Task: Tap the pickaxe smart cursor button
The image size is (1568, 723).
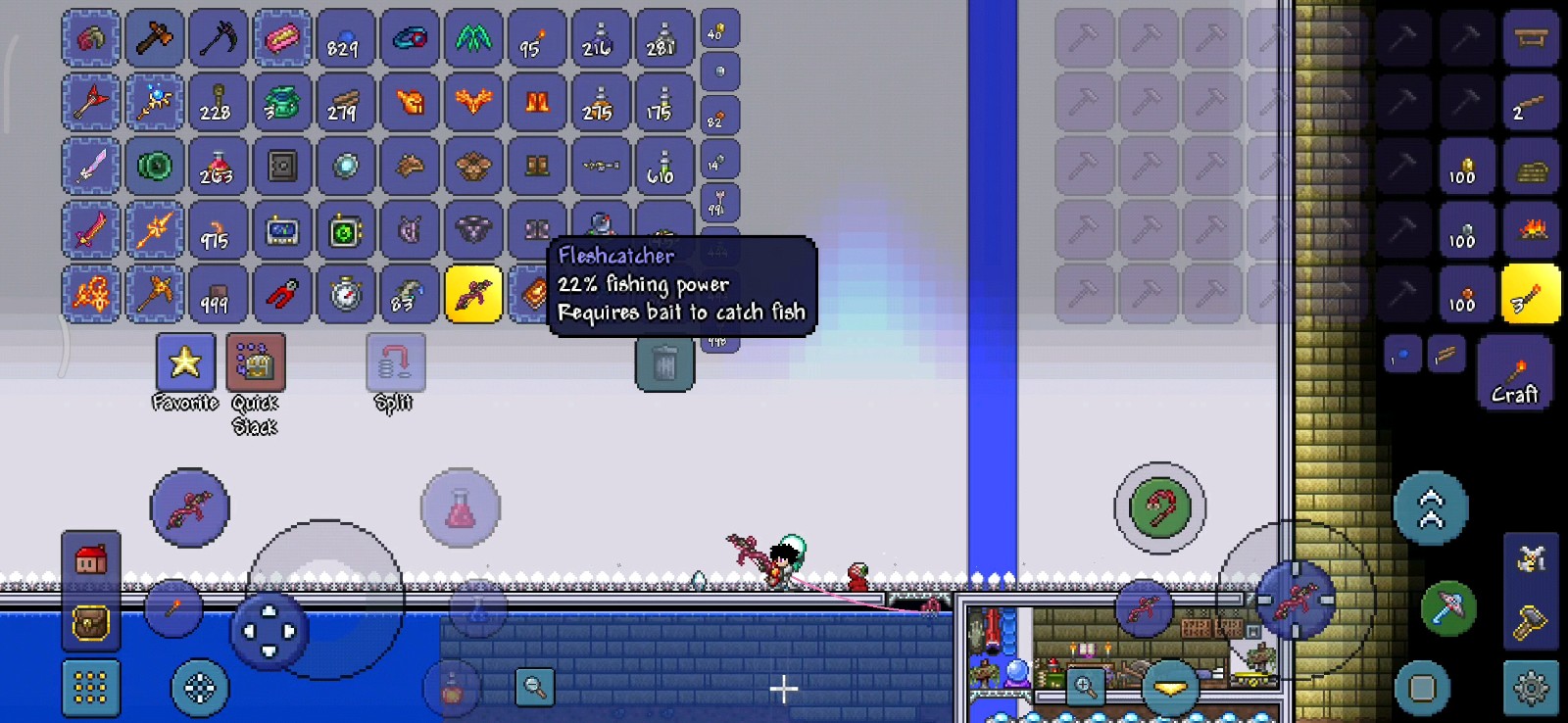Action: (1447, 607)
